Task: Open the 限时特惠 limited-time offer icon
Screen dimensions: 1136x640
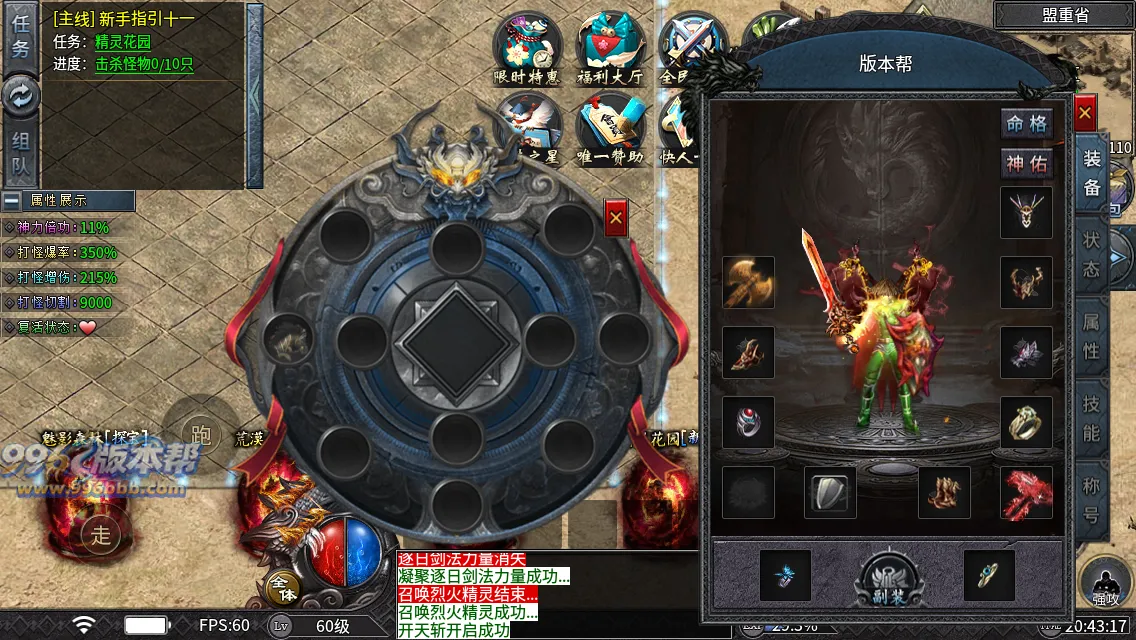Action: tap(527, 48)
